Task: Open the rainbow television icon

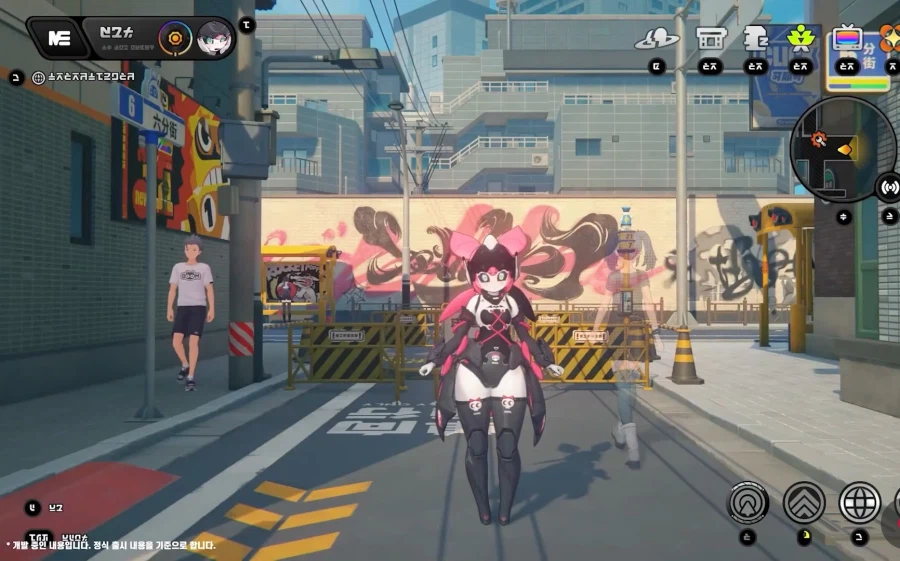Action: click(x=847, y=38)
